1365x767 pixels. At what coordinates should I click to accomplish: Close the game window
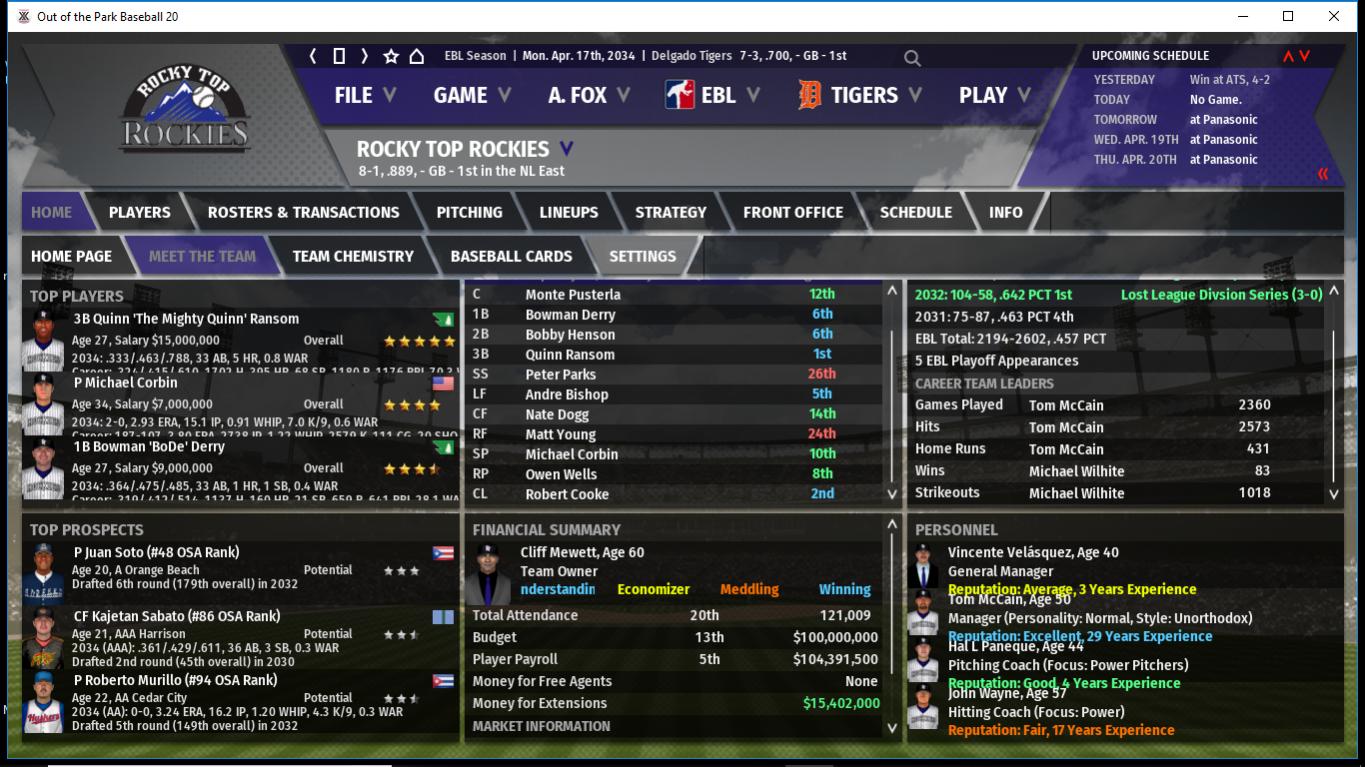point(1333,16)
